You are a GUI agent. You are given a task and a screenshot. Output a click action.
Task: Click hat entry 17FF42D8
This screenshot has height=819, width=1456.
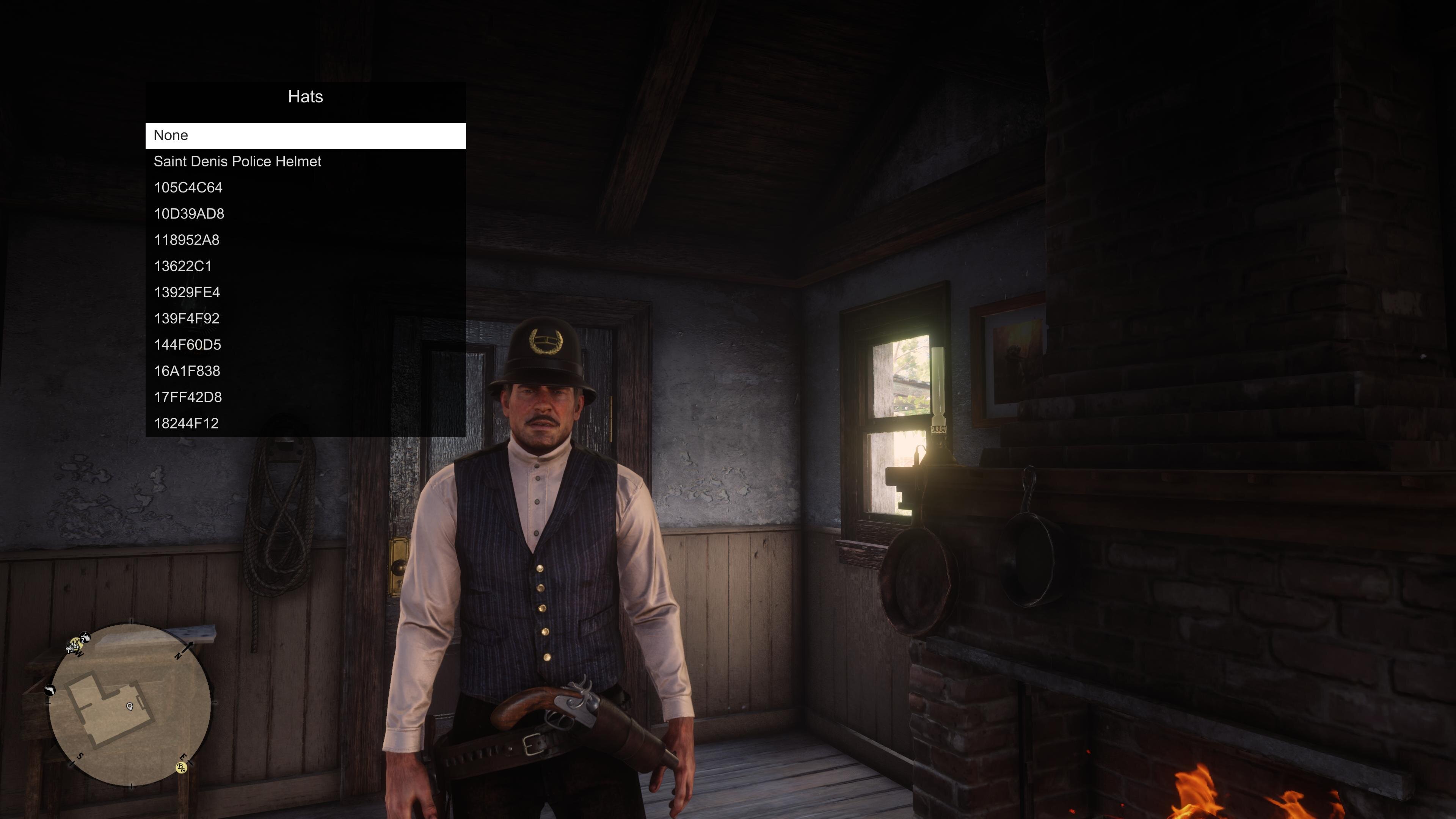[x=305, y=397]
